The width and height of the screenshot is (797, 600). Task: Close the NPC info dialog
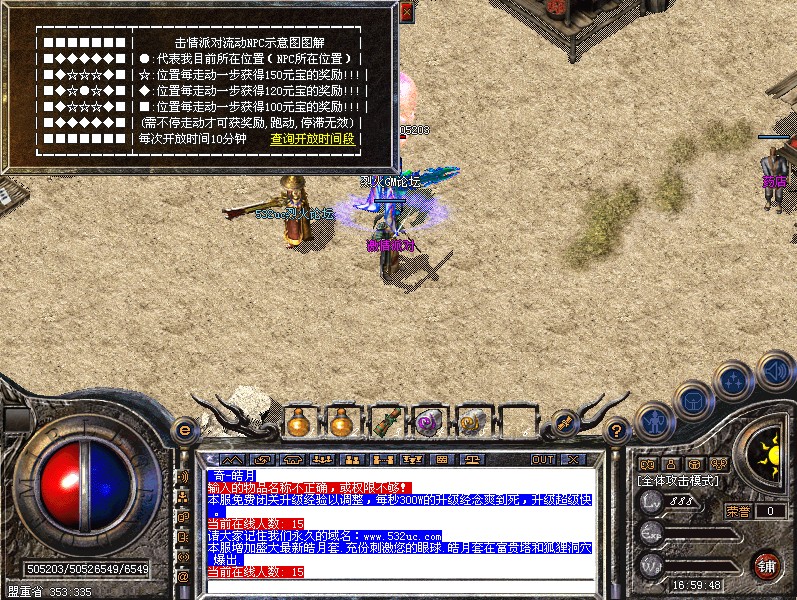406,13
